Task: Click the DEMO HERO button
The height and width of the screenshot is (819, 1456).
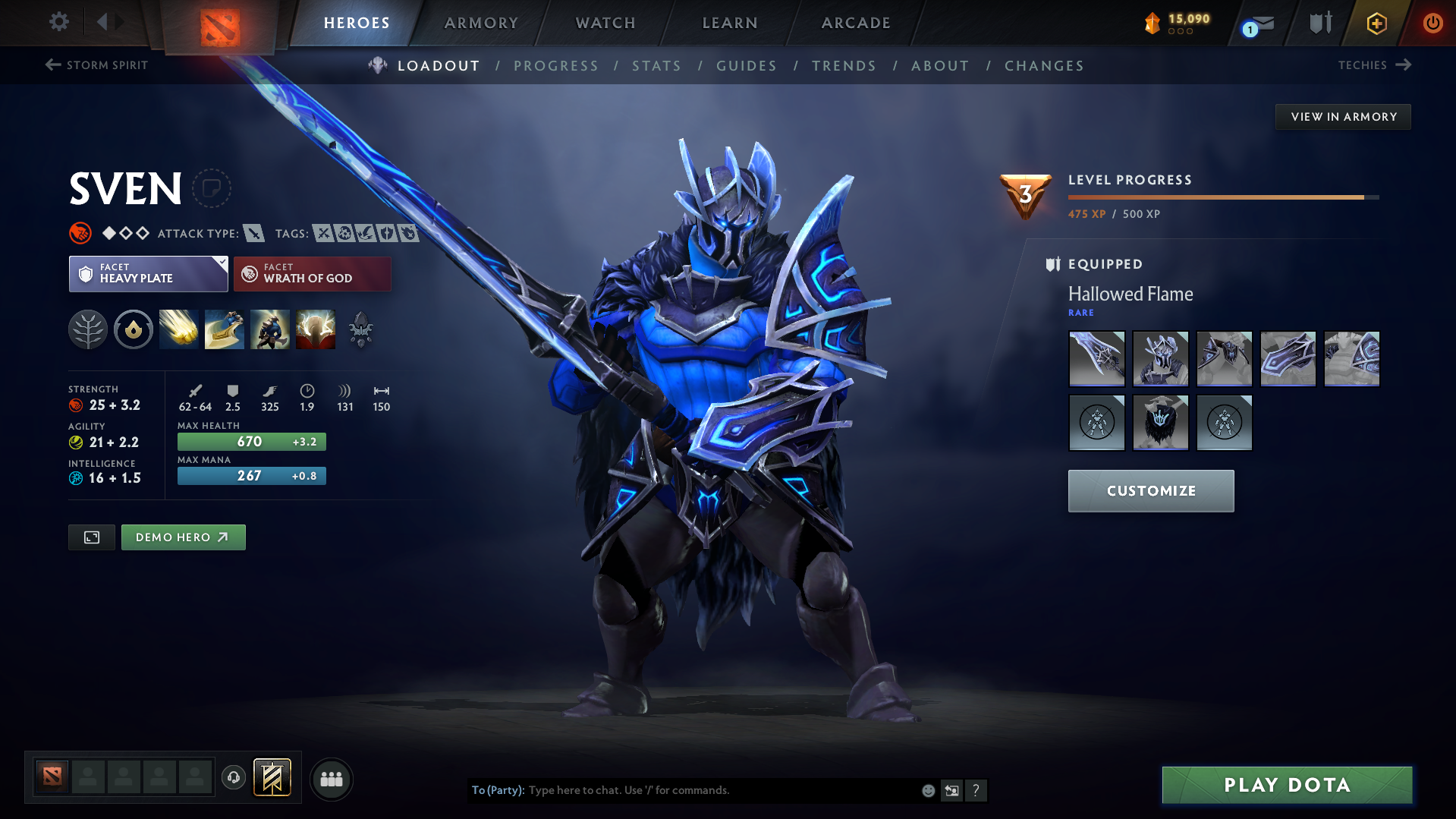Action: pos(183,537)
